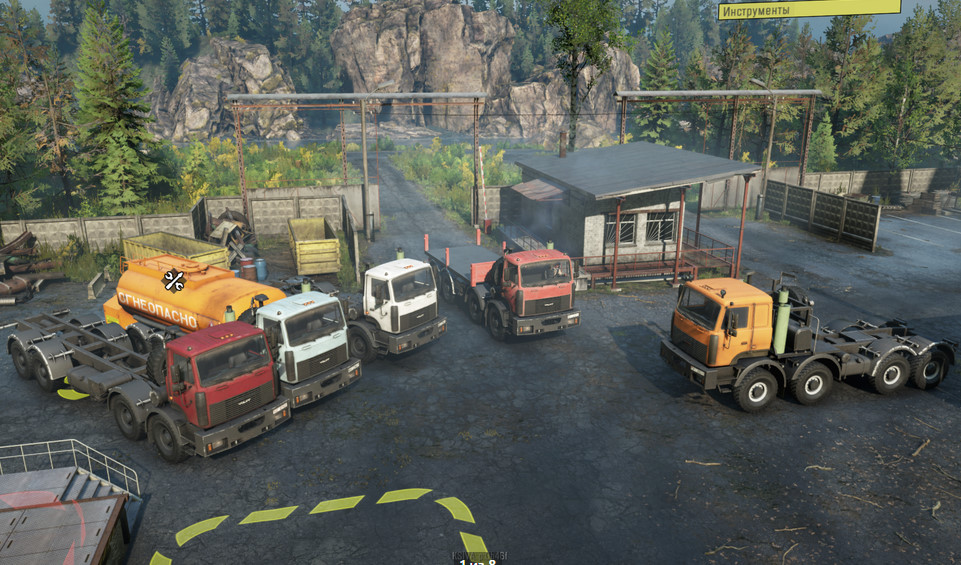Select the wrench-and-screwdriver marker on the tanker
This screenshot has width=961, height=565.
174,281
